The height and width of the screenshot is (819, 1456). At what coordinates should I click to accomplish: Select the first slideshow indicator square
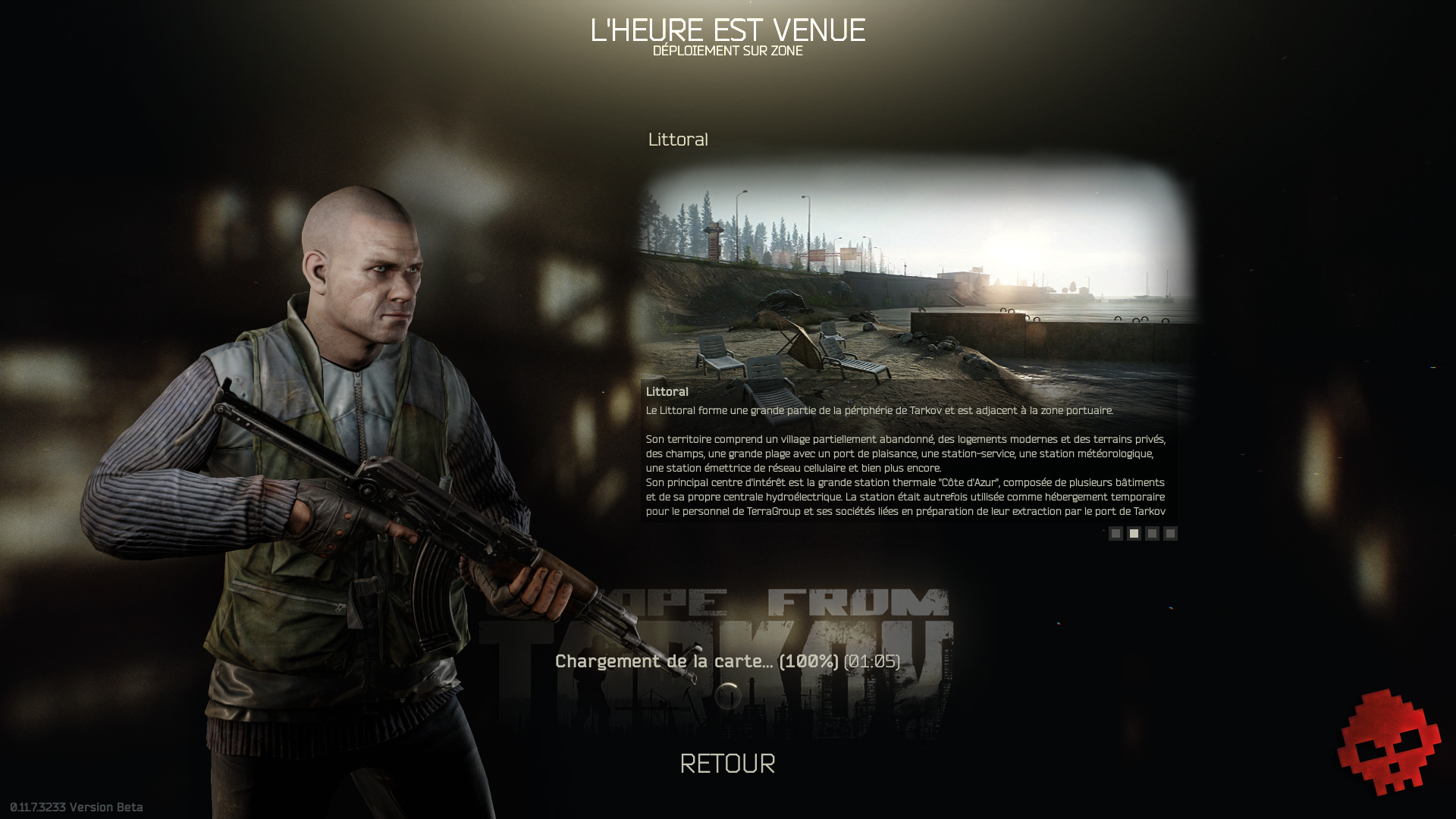(x=1116, y=534)
